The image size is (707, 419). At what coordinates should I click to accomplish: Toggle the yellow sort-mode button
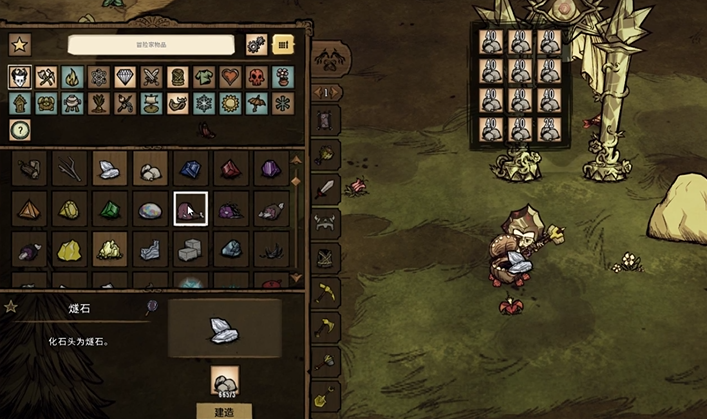pyautogui.click(x=283, y=45)
